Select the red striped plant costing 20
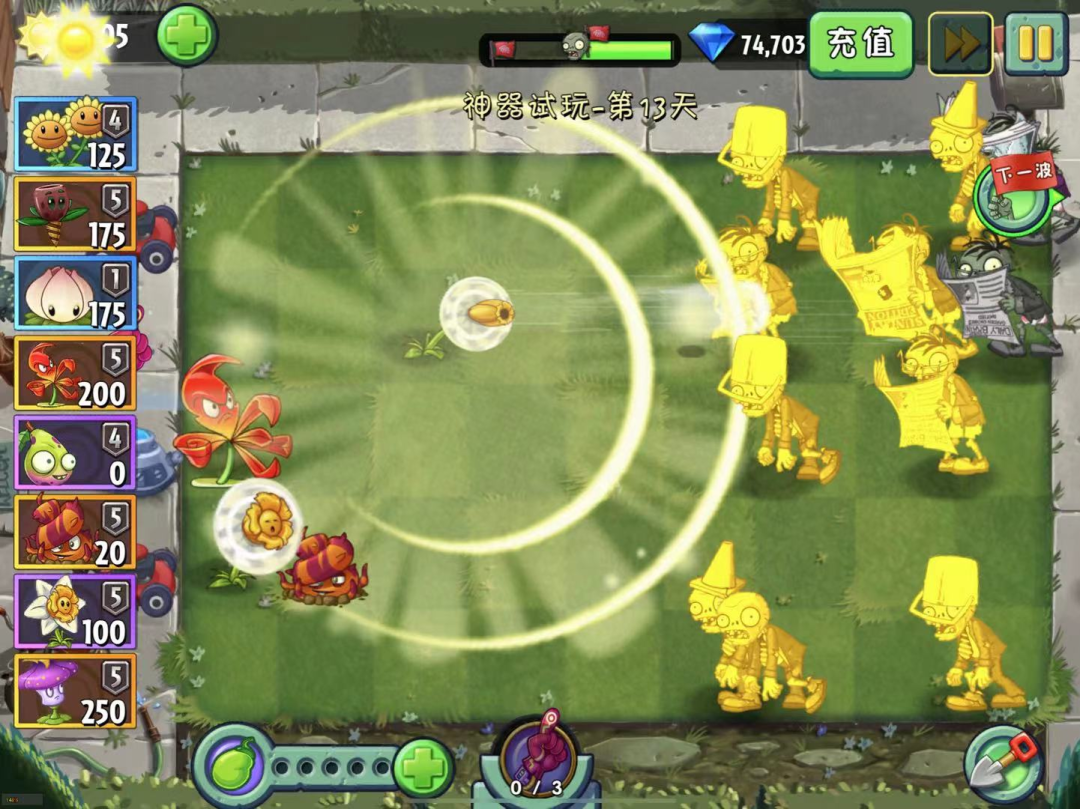 pyautogui.click(x=76, y=532)
